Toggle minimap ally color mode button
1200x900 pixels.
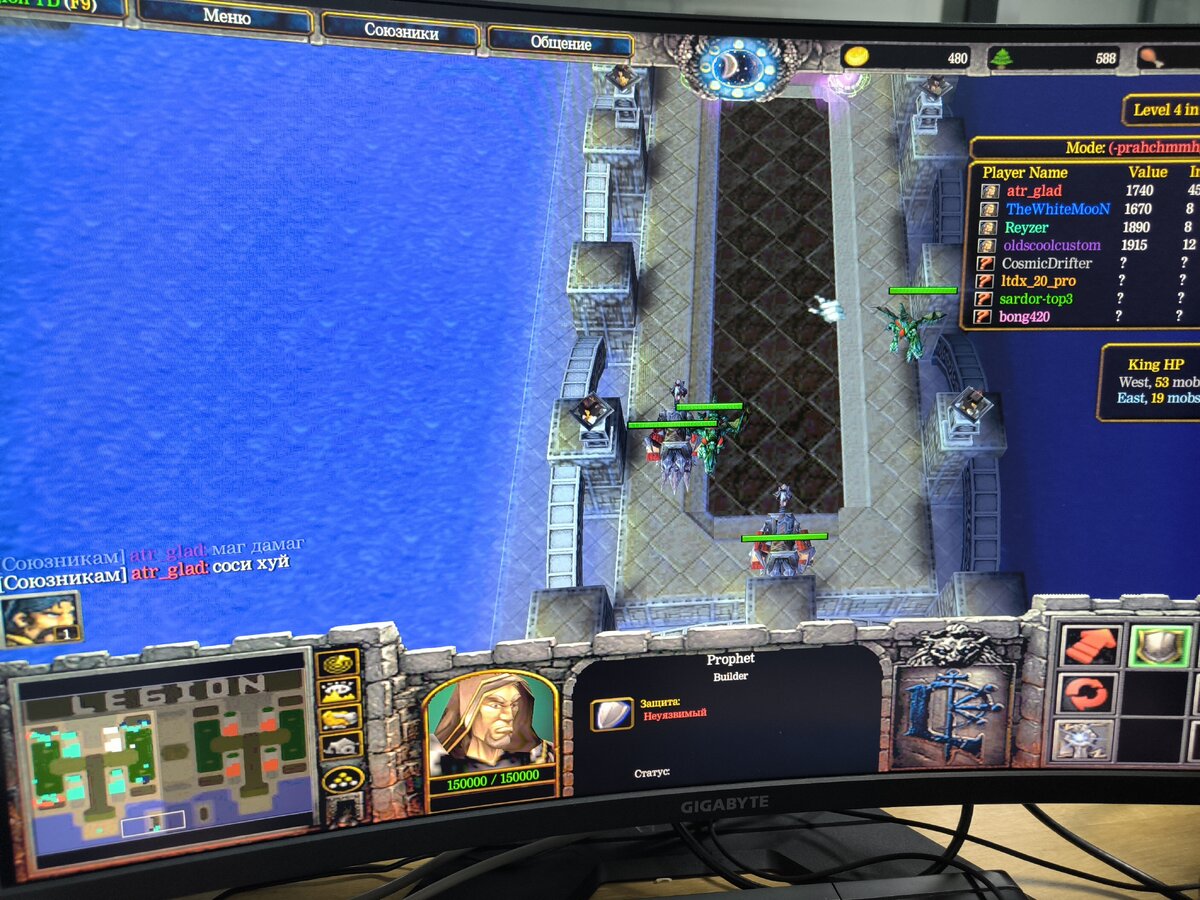(338, 717)
